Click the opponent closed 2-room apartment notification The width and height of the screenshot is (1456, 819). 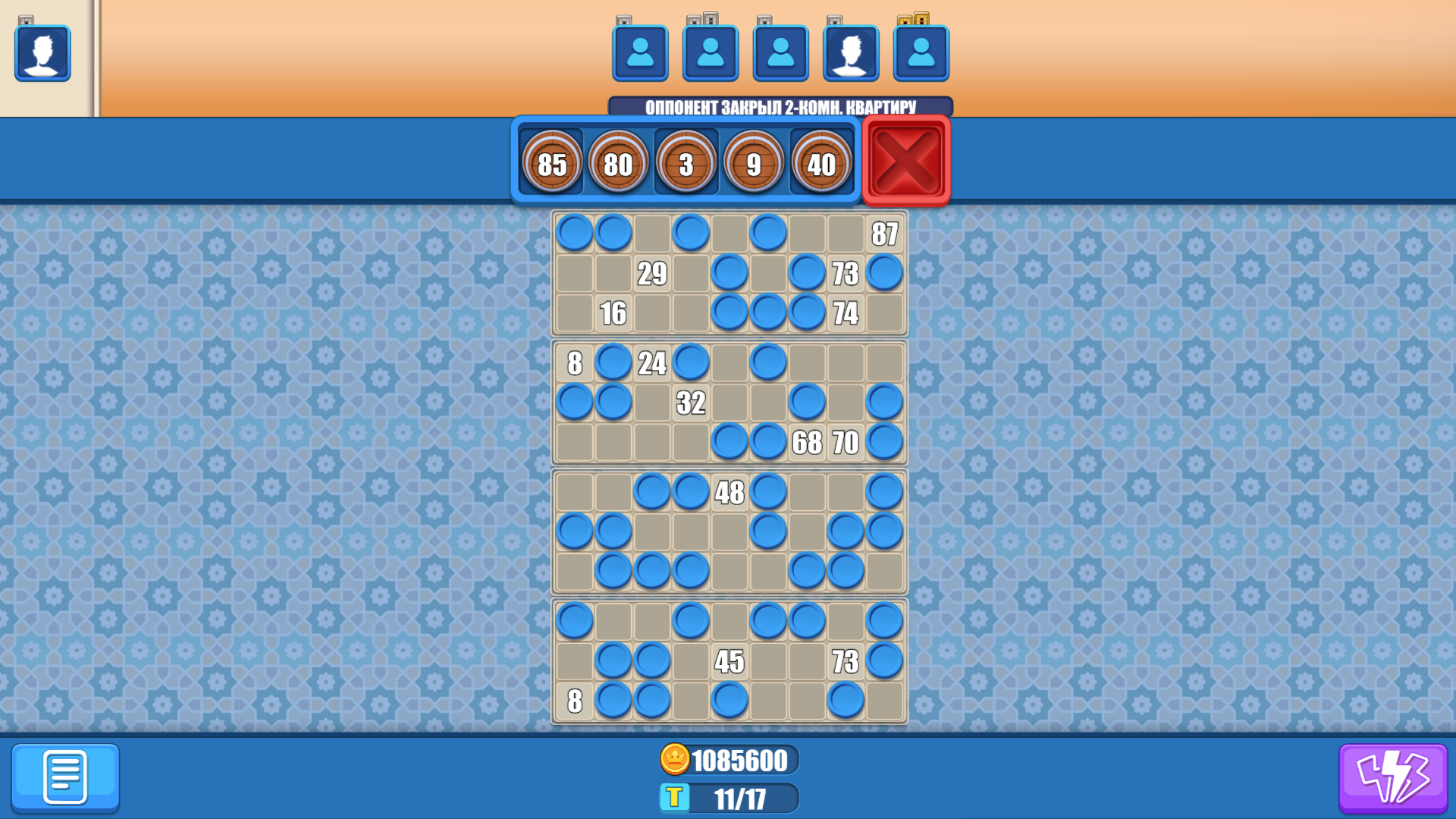[781, 108]
